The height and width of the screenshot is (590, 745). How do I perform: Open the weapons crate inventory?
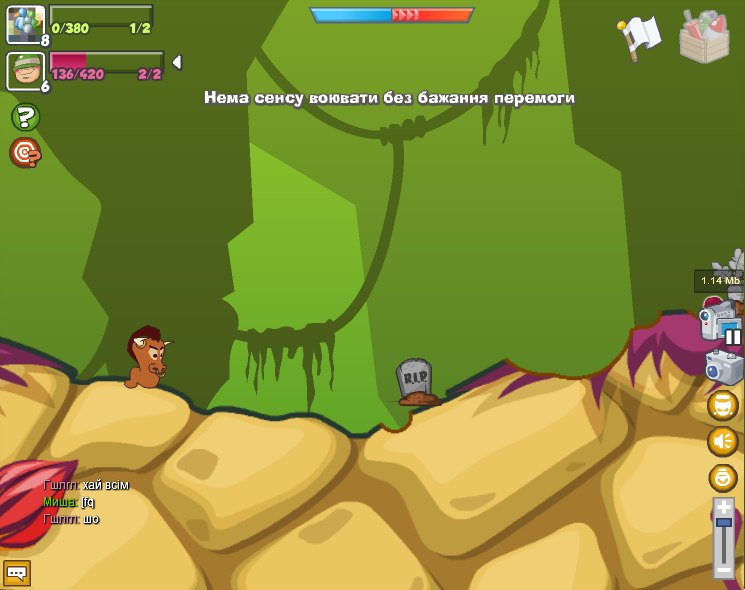coord(704,38)
